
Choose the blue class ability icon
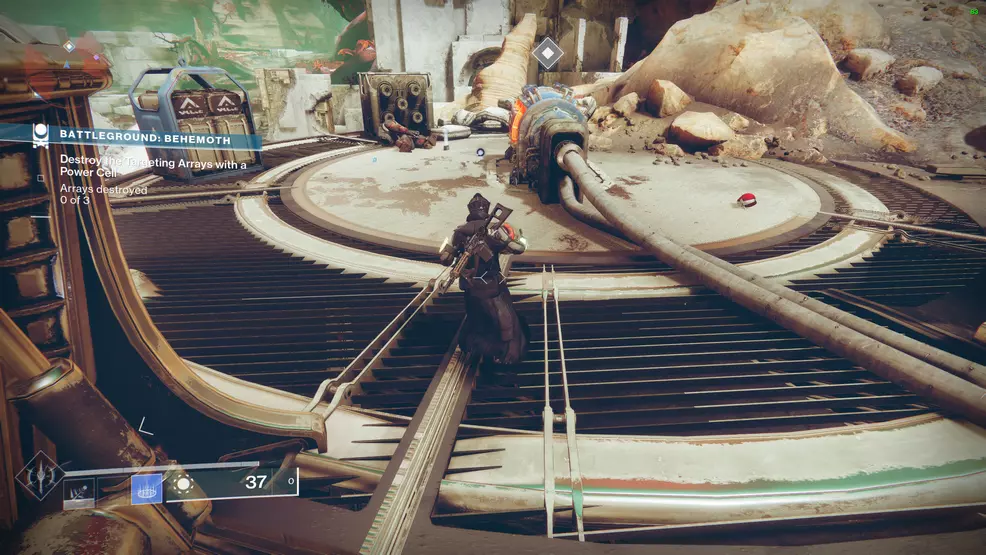tap(146, 487)
